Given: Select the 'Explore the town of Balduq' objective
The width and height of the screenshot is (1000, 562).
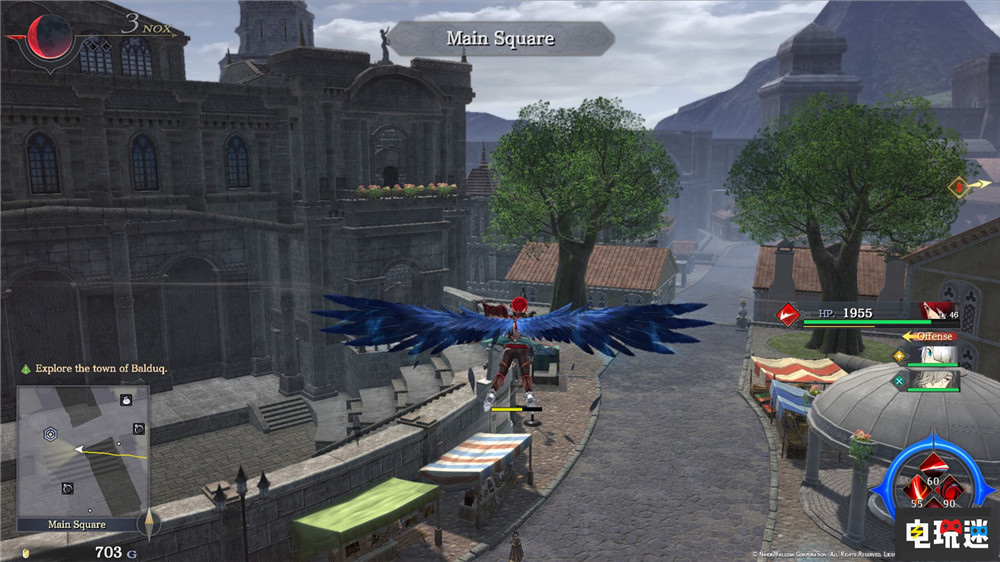Looking at the screenshot, I should click(100, 369).
